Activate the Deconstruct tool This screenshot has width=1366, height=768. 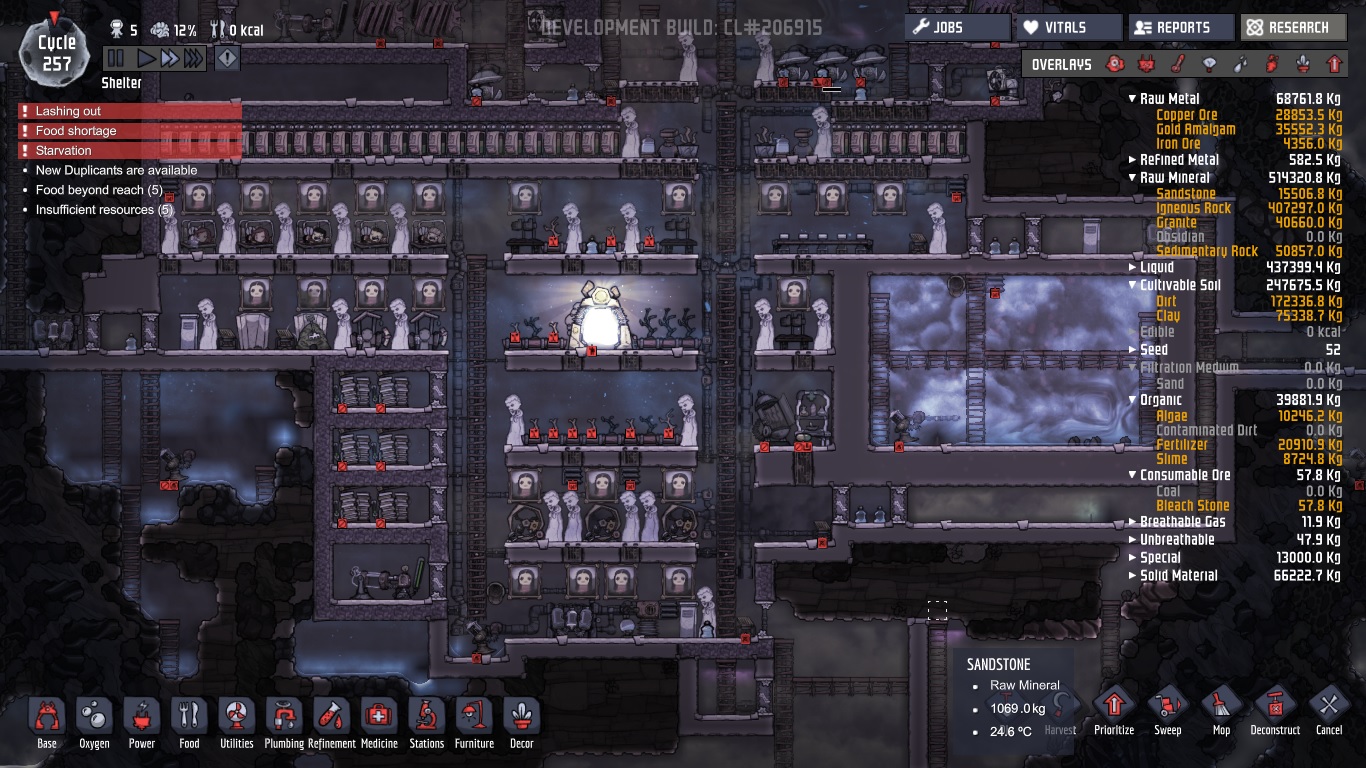1275,712
